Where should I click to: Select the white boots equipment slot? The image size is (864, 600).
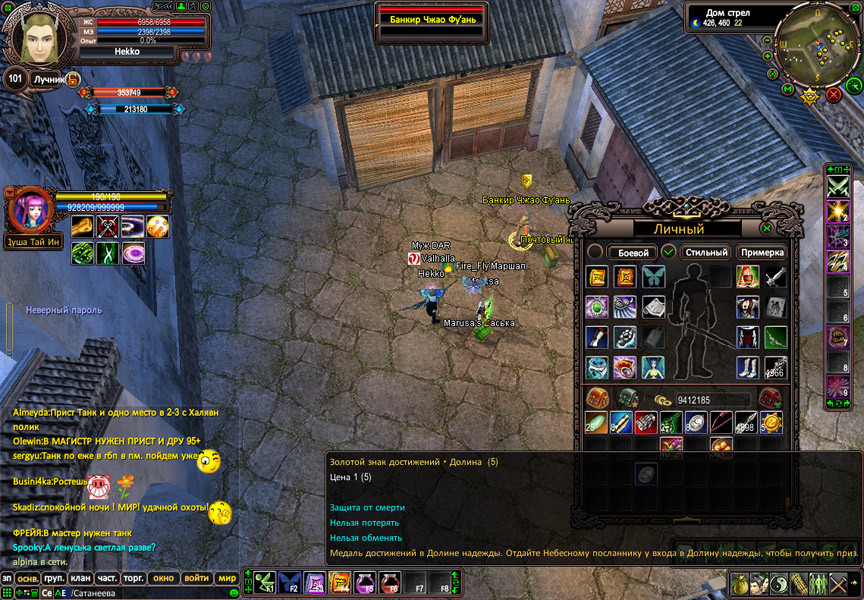click(x=747, y=367)
